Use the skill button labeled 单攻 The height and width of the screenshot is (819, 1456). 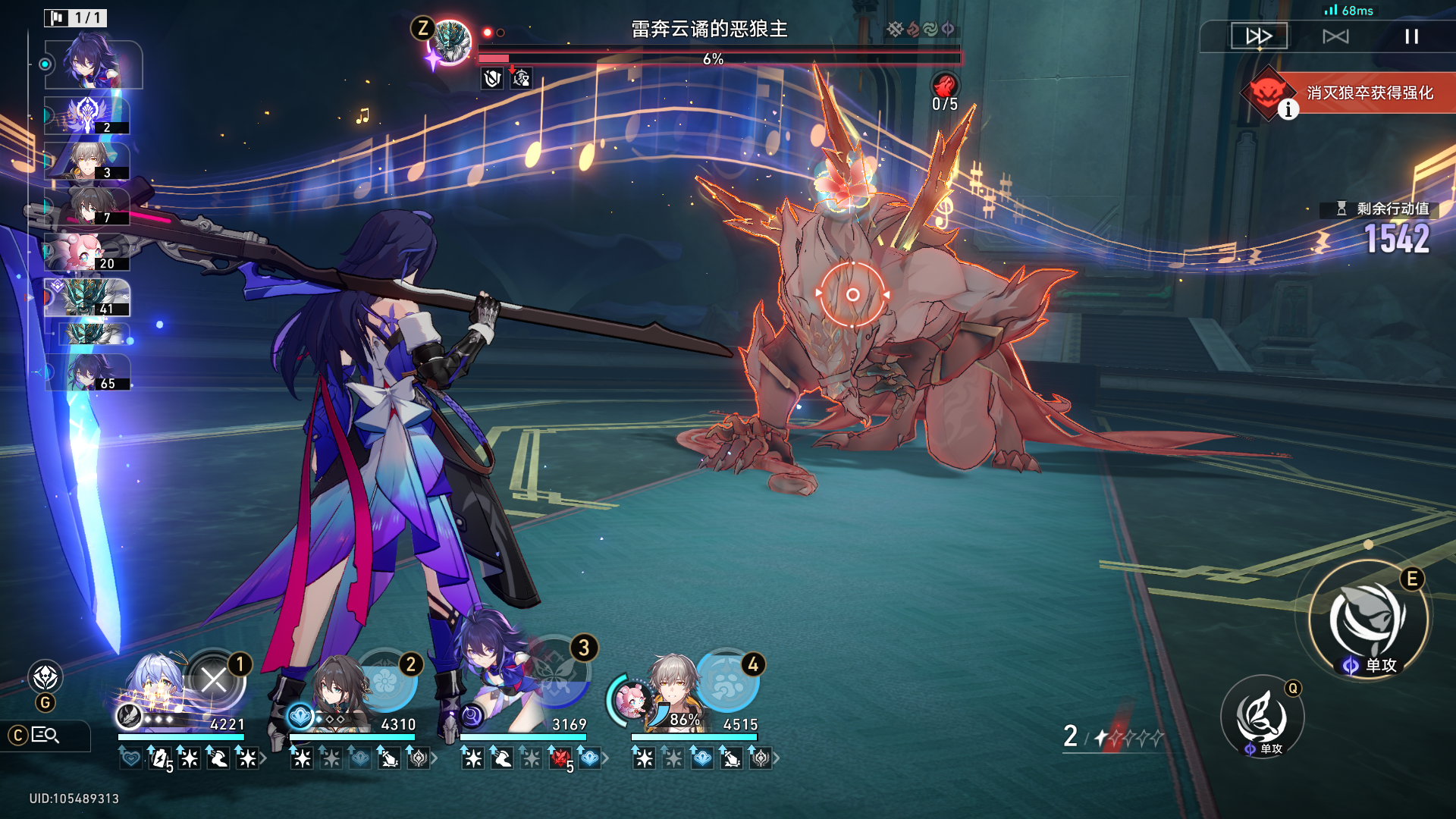pos(1368,620)
